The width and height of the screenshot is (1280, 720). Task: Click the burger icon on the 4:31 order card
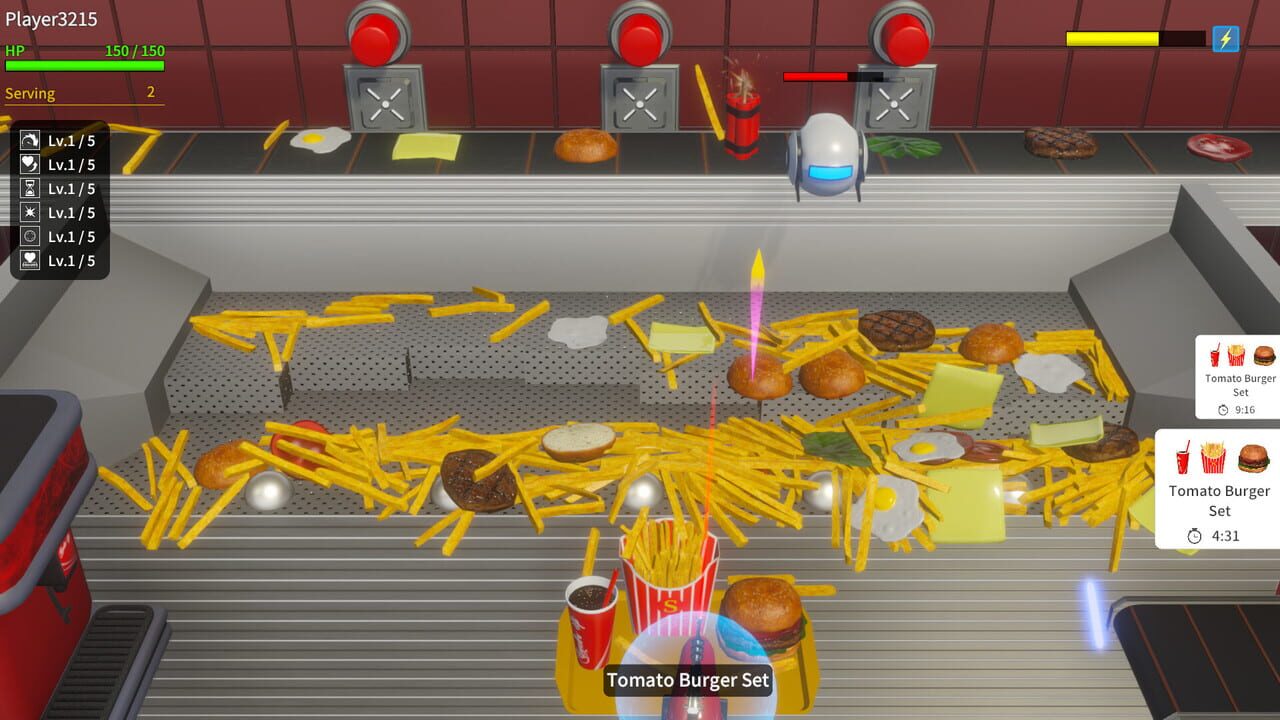coord(1253,457)
